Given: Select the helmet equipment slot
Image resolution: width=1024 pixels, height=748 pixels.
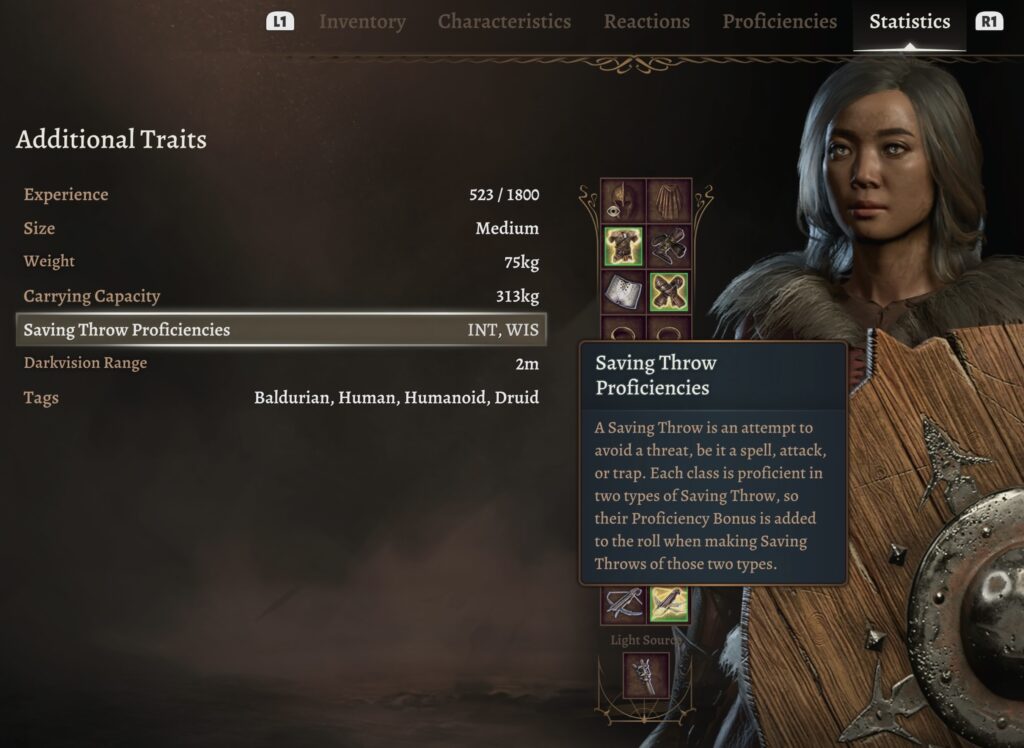Looking at the screenshot, I should coord(622,200).
